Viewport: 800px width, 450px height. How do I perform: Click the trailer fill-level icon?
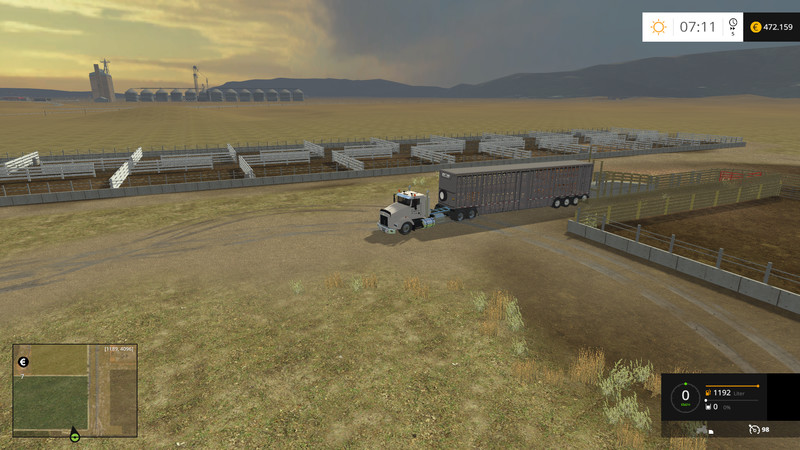709,407
